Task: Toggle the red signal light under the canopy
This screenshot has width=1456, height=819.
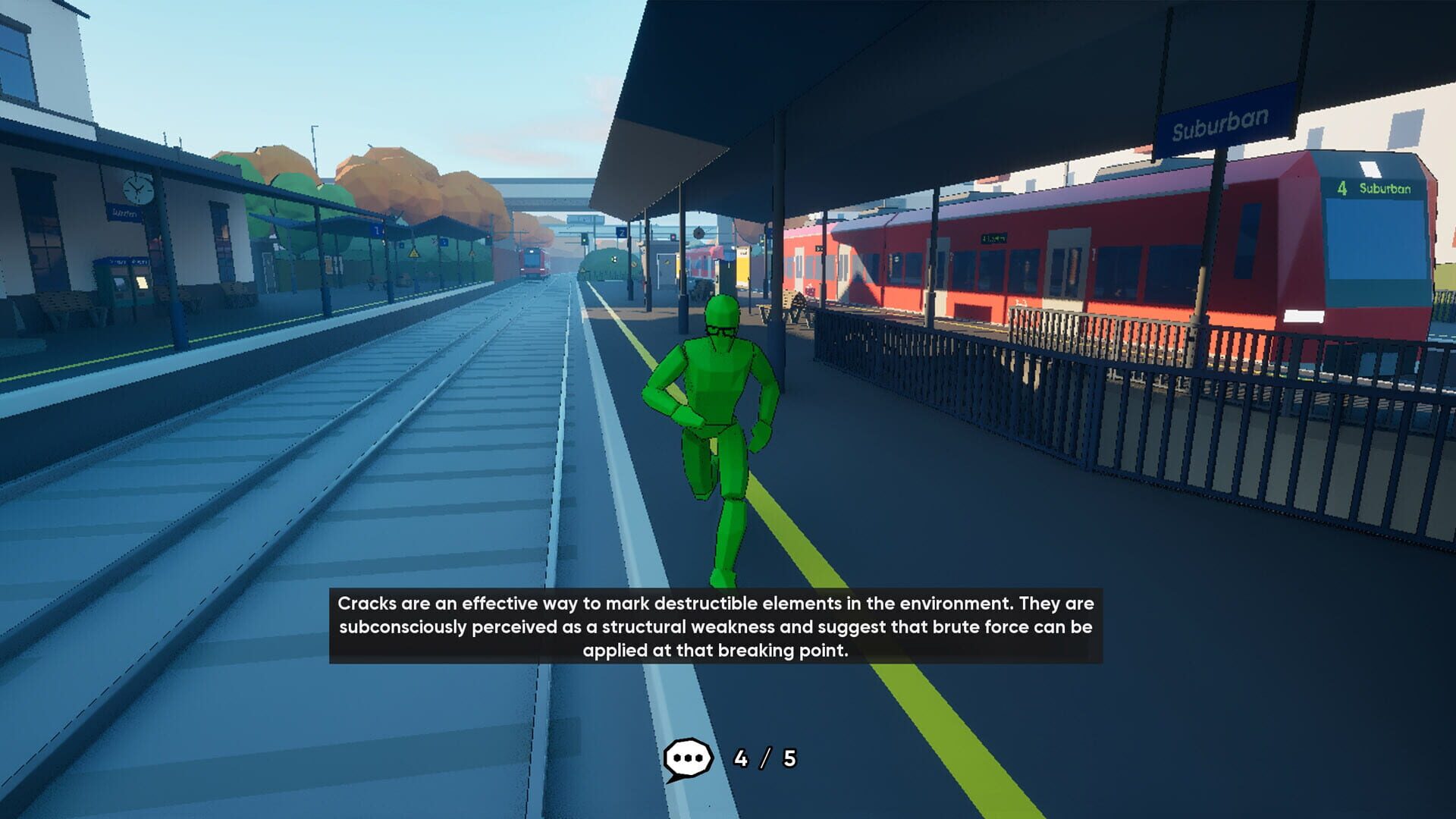Action: pyautogui.click(x=672, y=237)
